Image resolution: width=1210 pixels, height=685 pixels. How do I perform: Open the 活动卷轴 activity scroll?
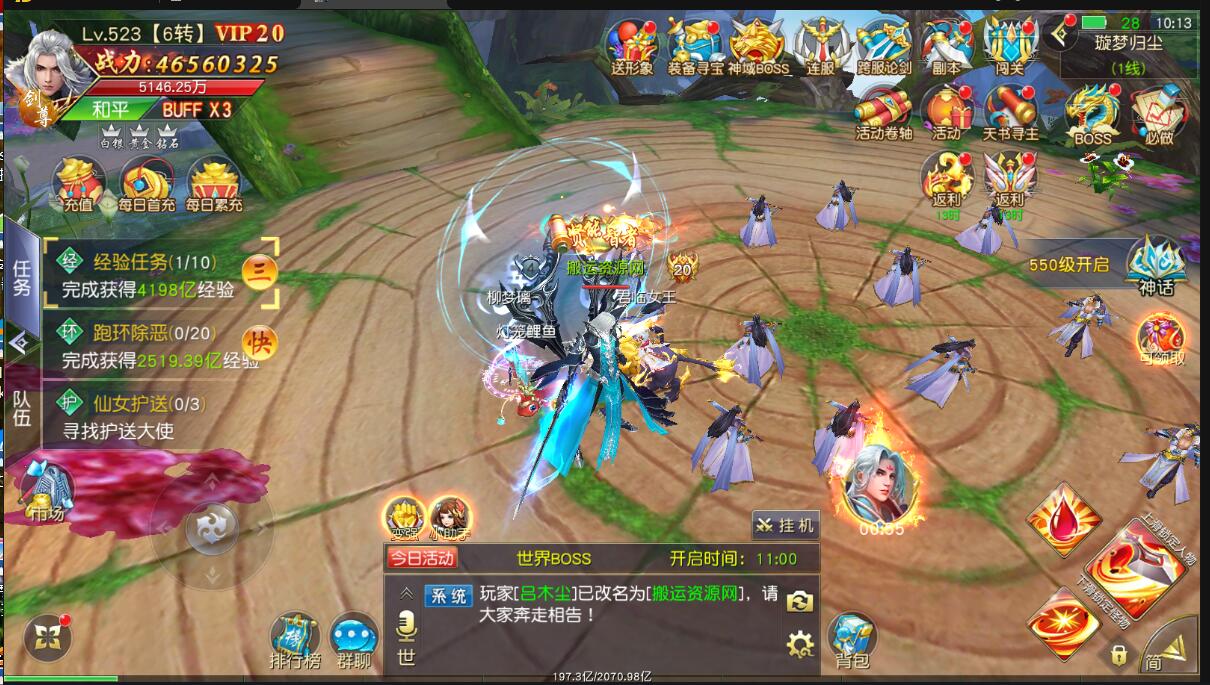click(883, 112)
